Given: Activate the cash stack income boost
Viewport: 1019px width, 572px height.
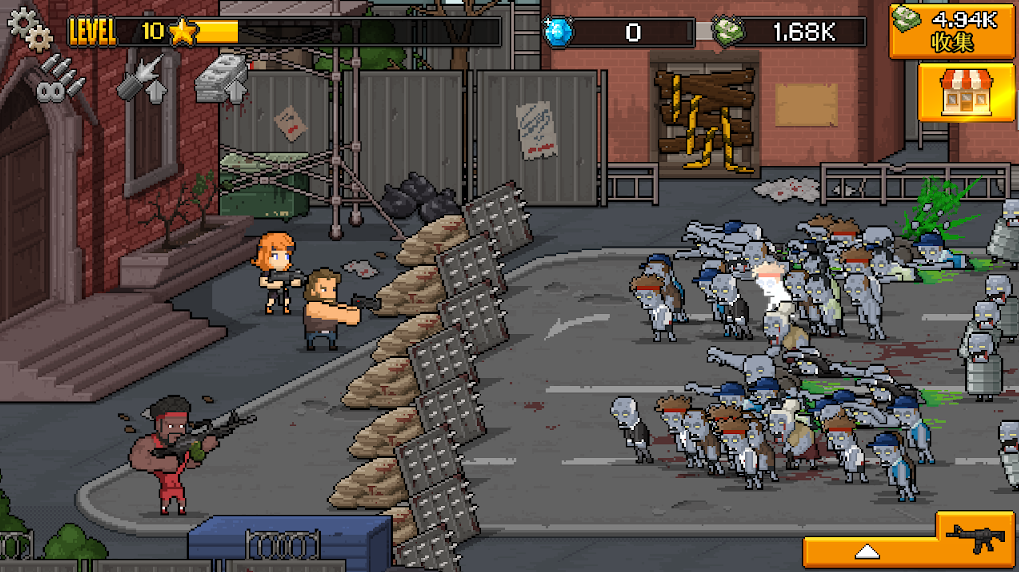Looking at the screenshot, I should click(x=220, y=78).
